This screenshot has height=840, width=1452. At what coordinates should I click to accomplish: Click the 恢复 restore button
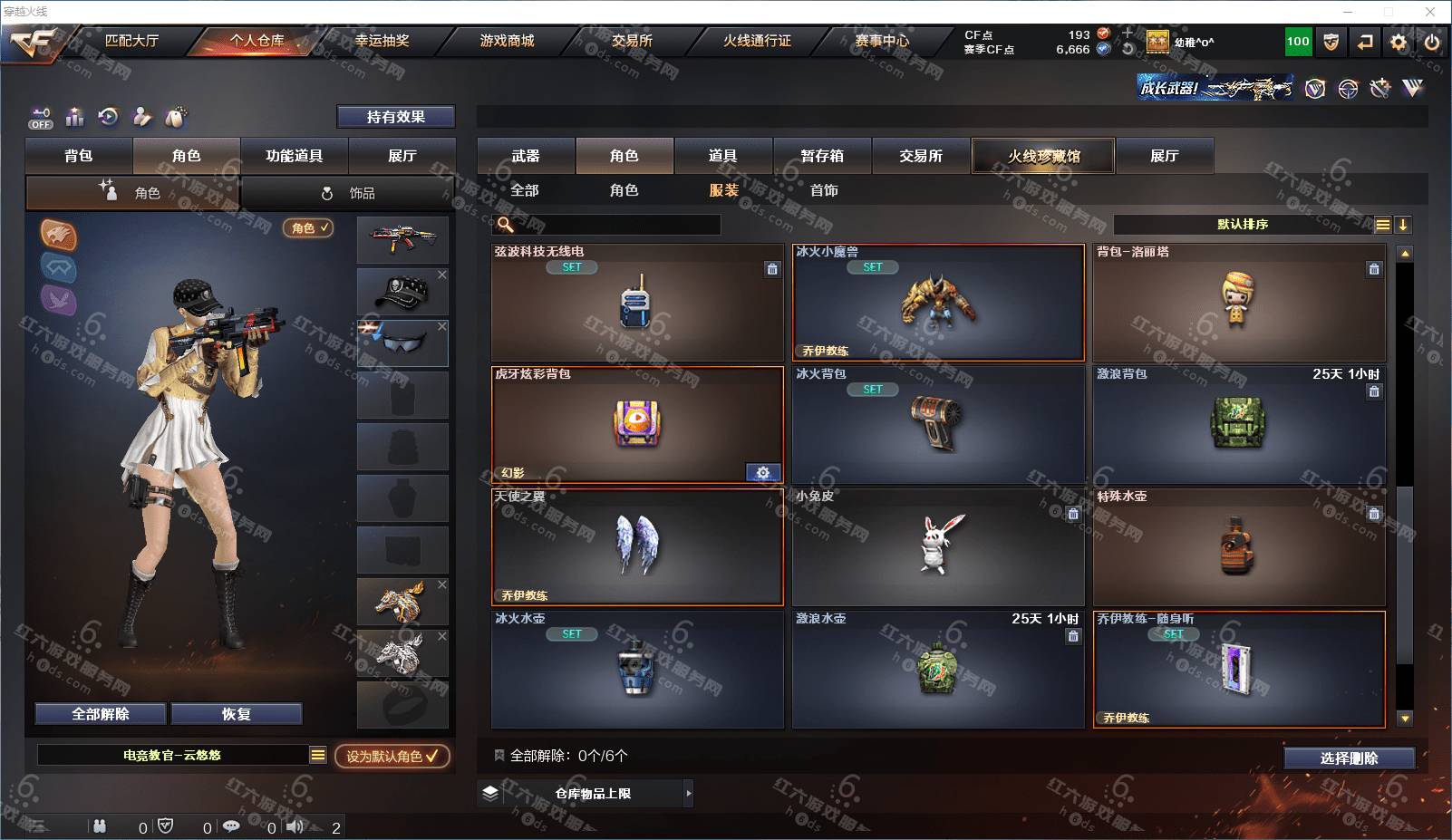tap(236, 714)
